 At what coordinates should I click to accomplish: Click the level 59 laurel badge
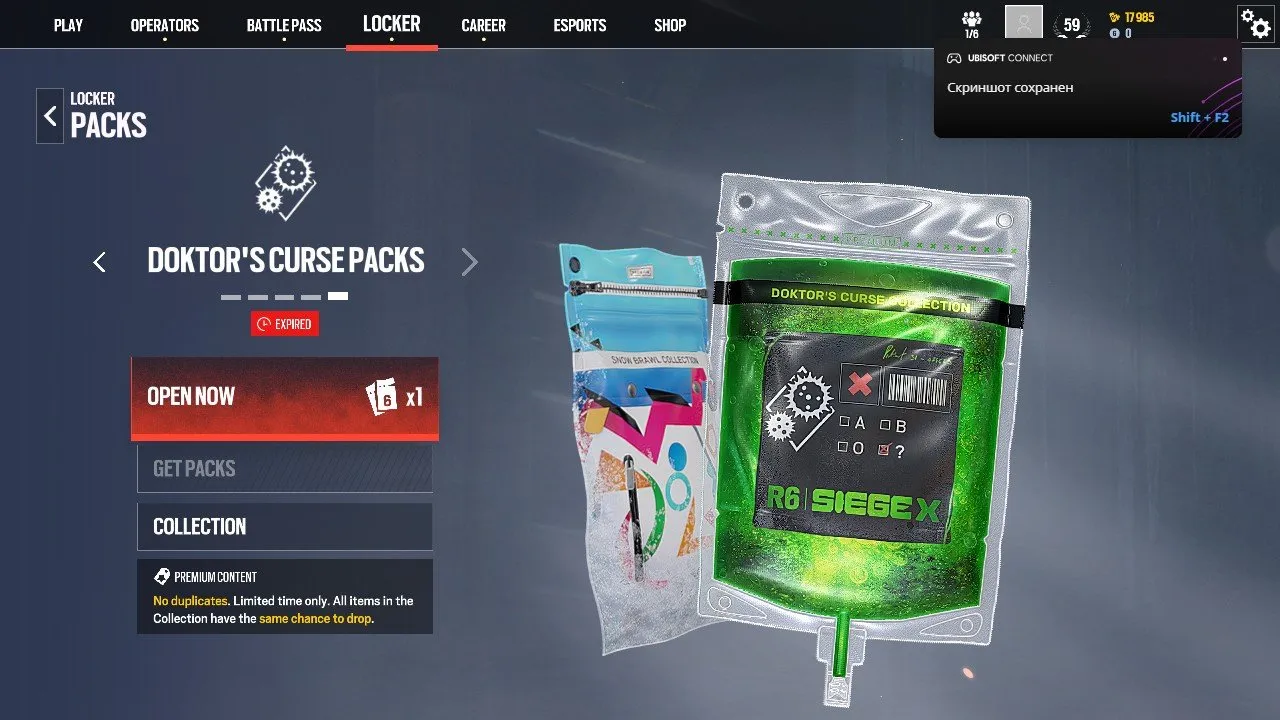point(1070,22)
